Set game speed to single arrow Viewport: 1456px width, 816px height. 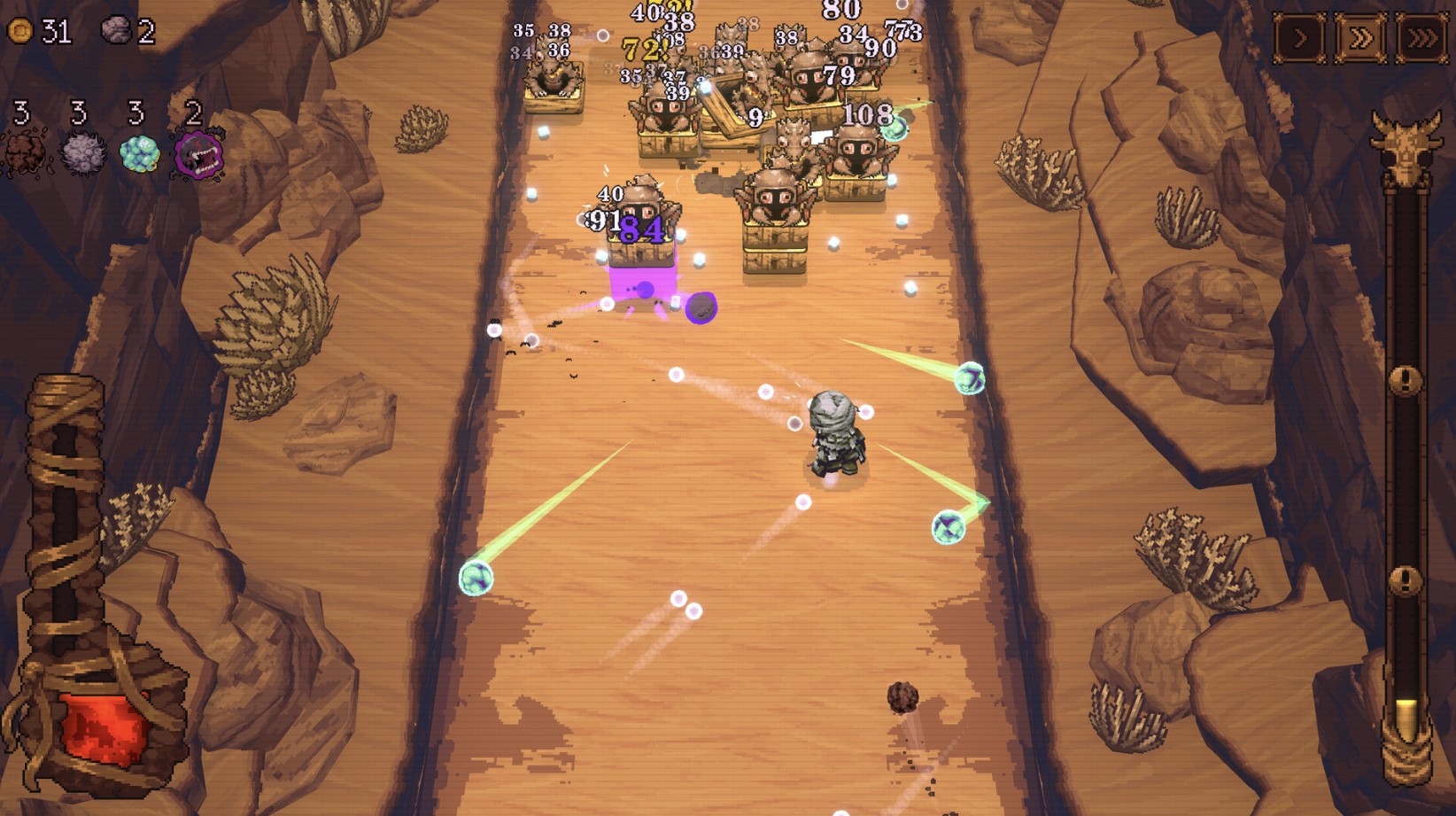point(1299,38)
